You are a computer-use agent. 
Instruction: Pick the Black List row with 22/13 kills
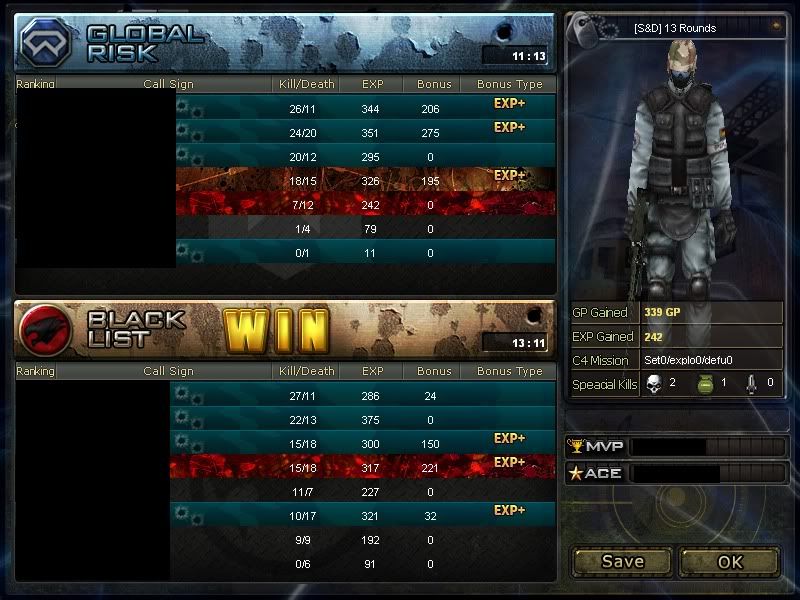click(x=364, y=420)
